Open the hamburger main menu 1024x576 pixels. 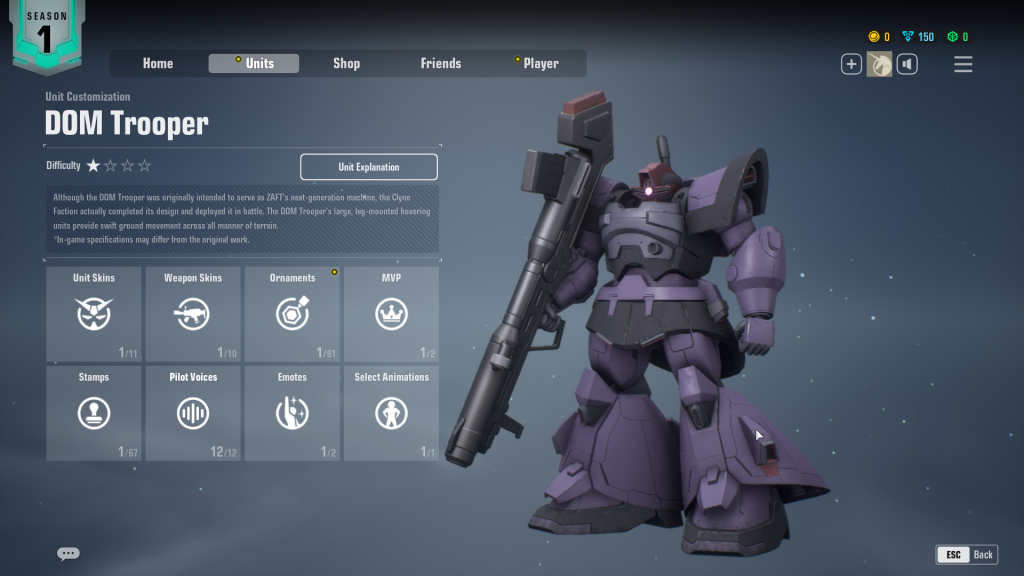(963, 65)
